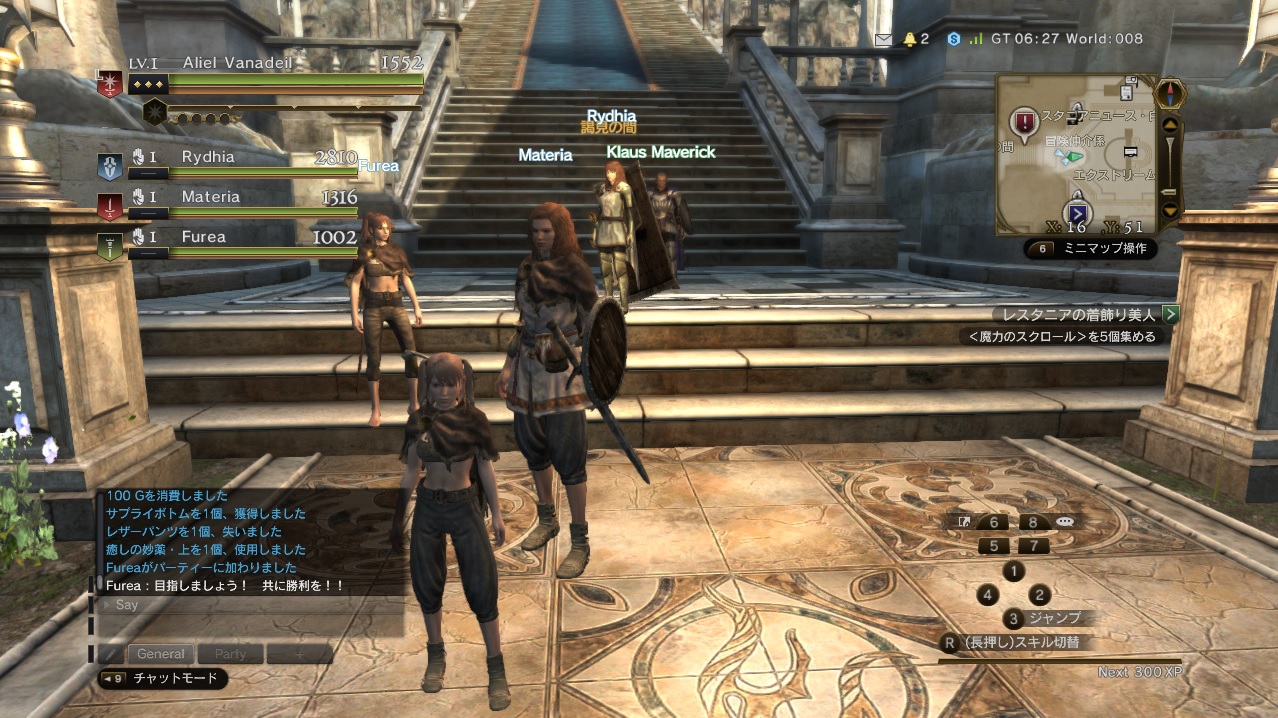This screenshot has height=718, width=1278.
Task: Open the blue S currency icon
Action: [x=954, y=39]
